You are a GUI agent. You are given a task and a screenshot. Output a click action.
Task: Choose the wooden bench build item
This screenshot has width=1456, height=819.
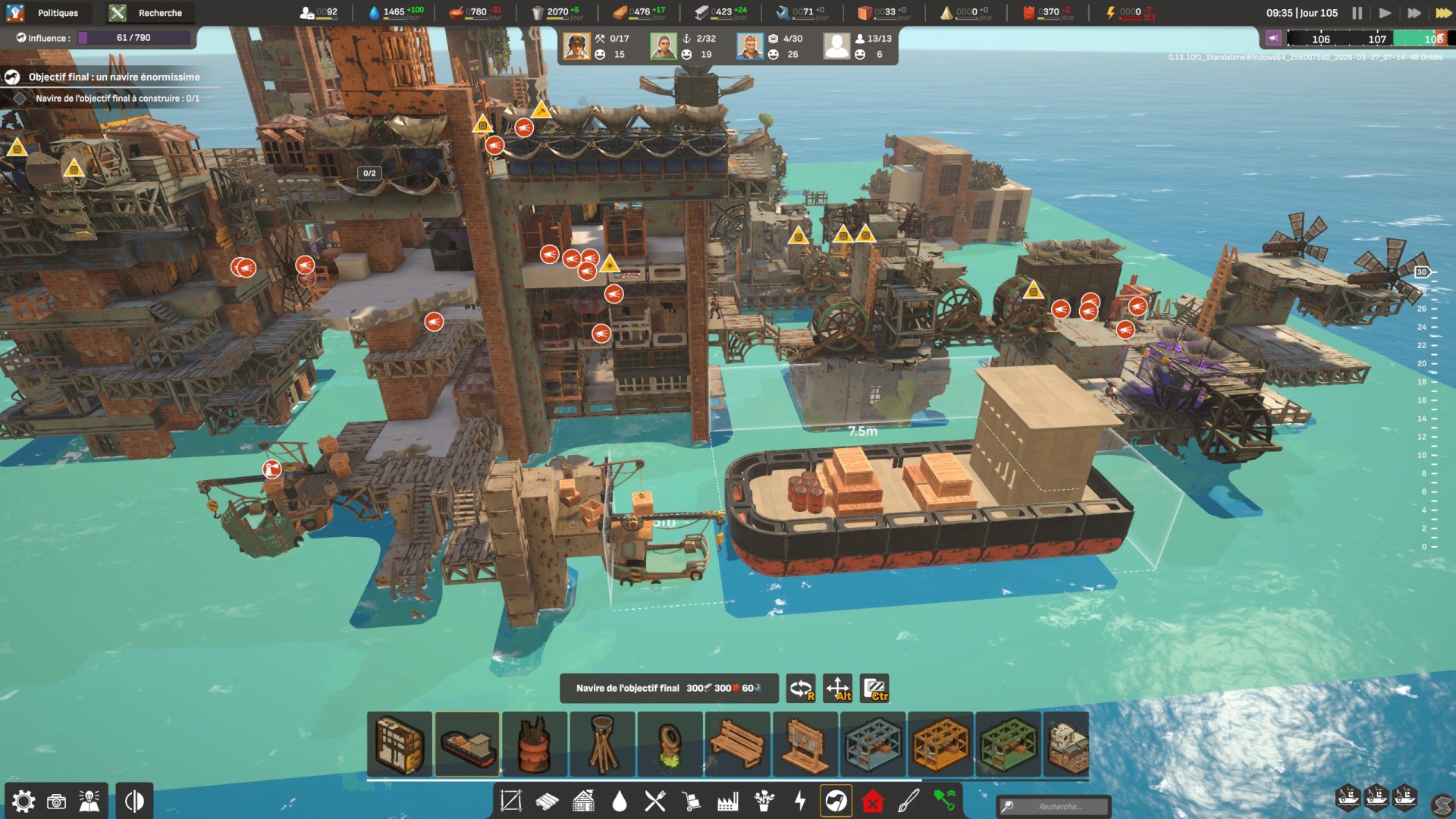(737, 744)
